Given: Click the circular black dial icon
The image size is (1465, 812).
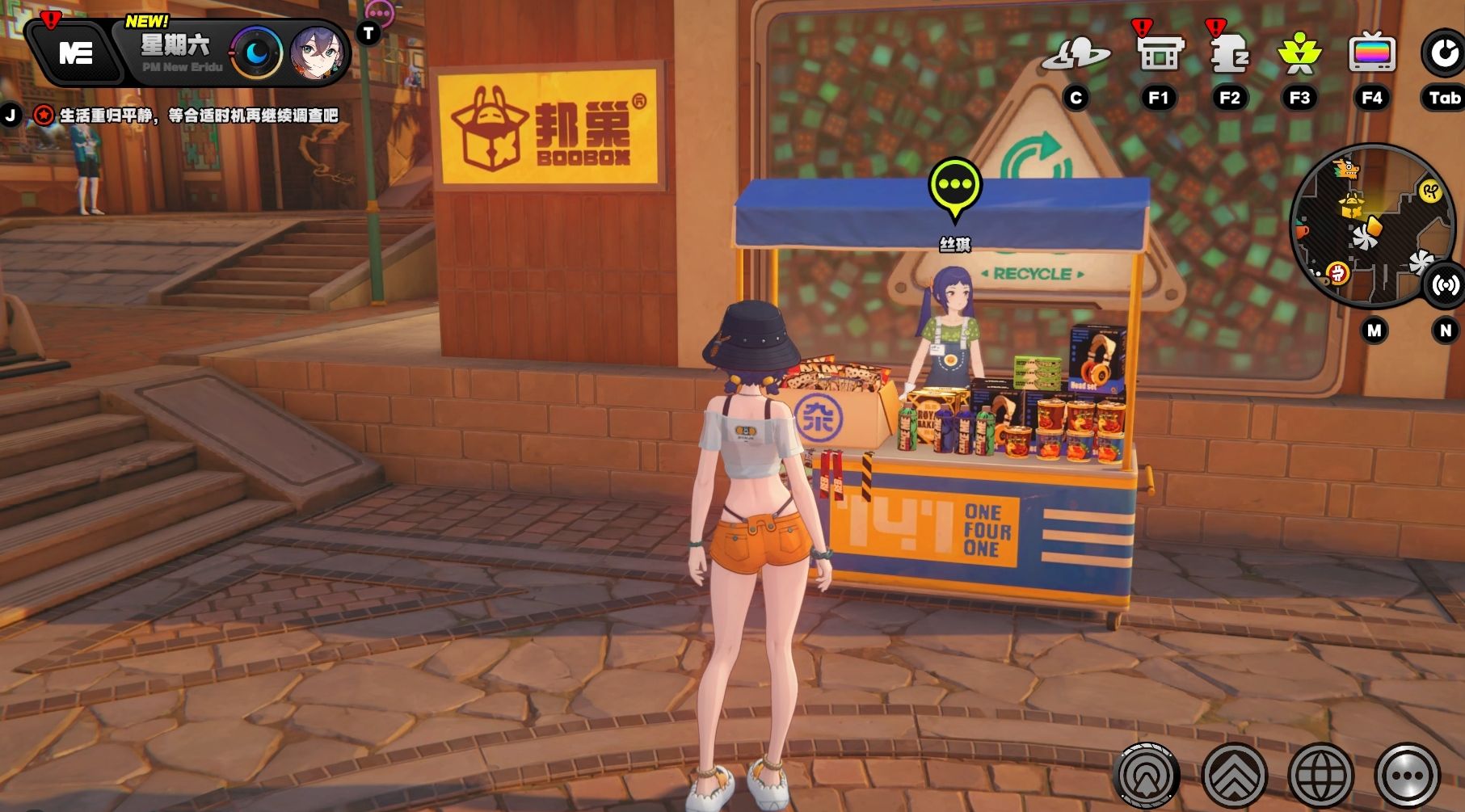Looking at the screenshot, I should click(x=1442, y=54).
